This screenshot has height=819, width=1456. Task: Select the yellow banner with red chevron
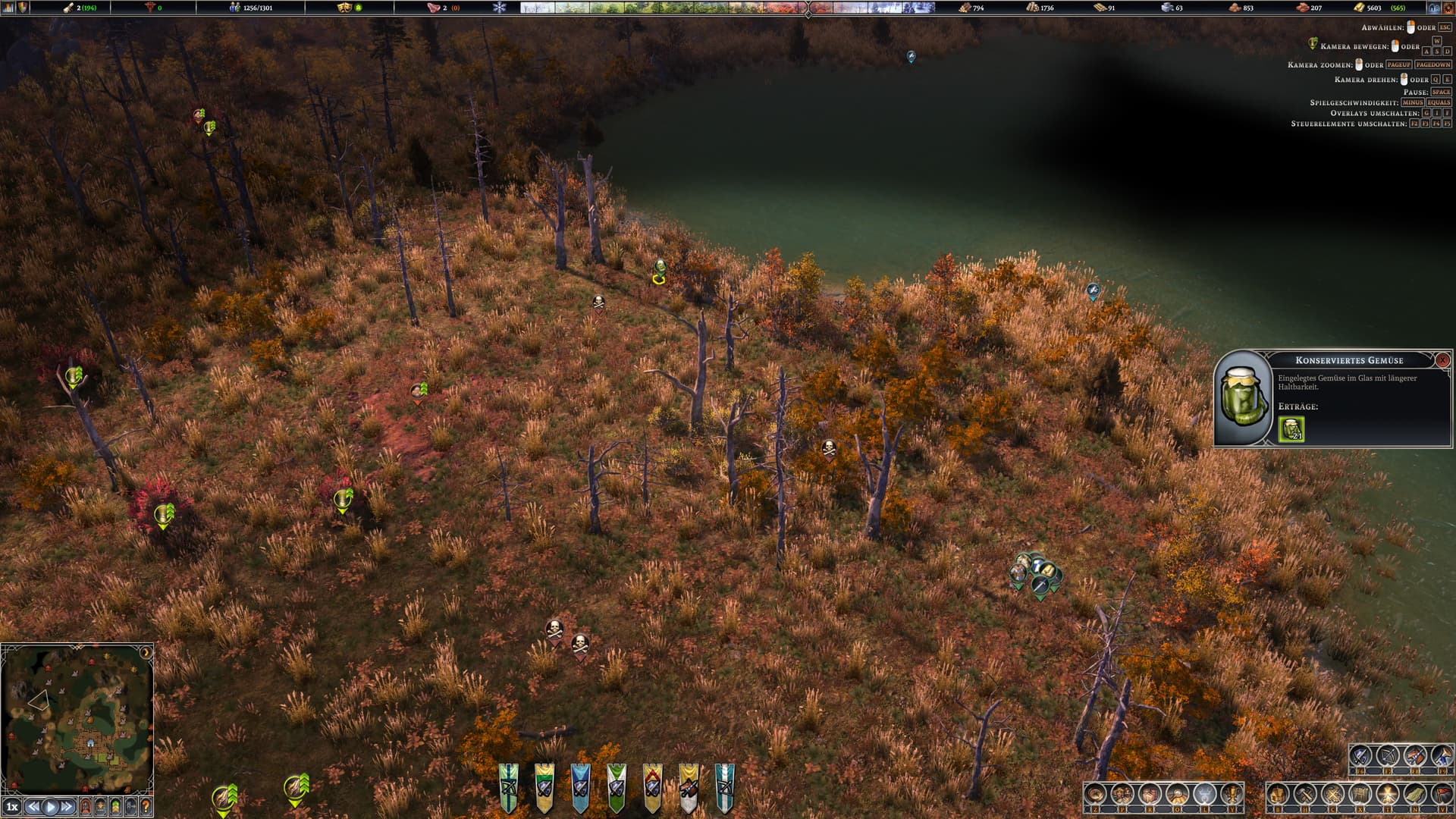point(652,787)
